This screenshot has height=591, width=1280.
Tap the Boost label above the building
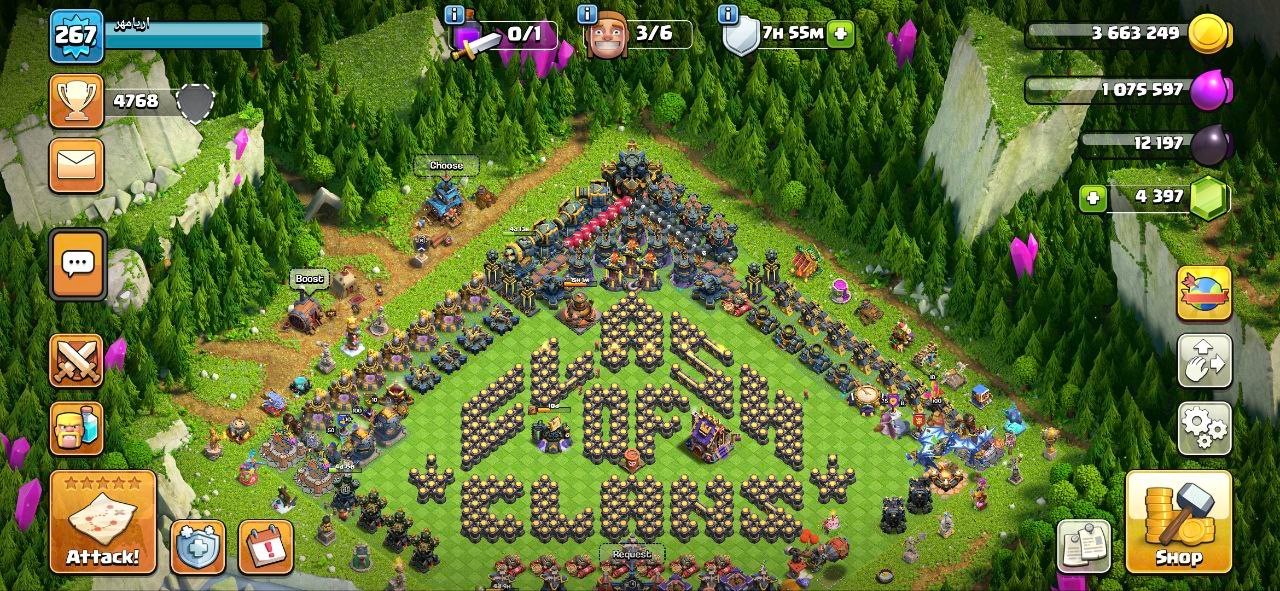coord(309,278)
